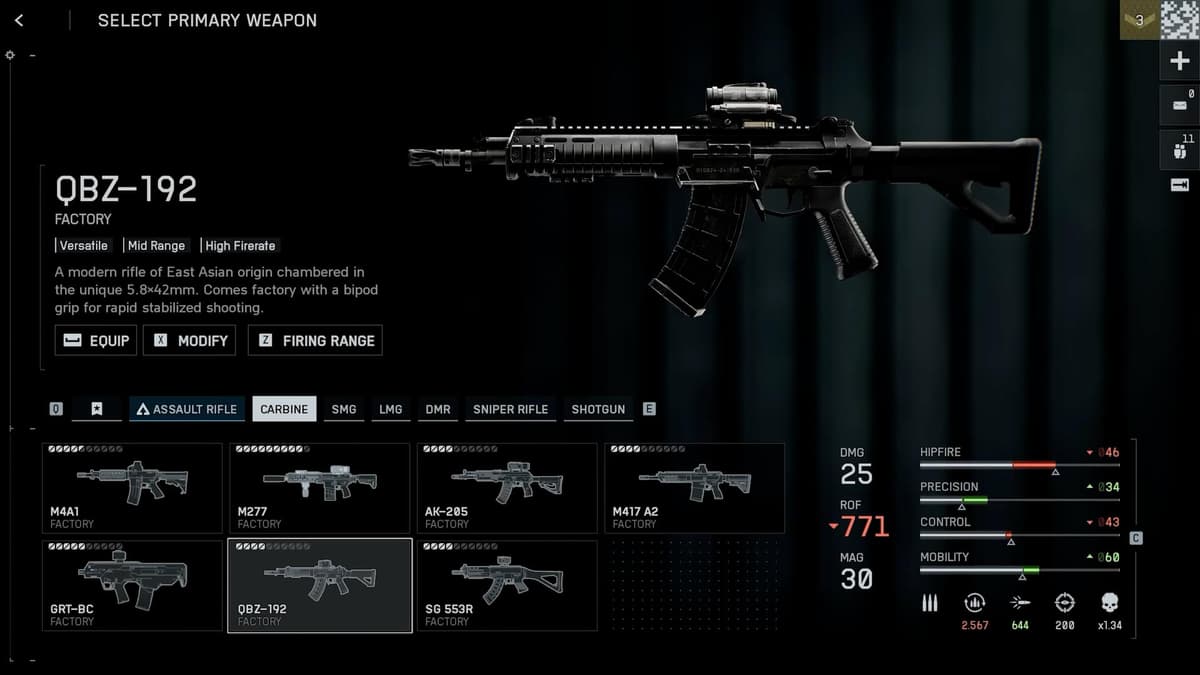
Task: Select the M417 A2 weapon tile
Action: pos(694,488)
